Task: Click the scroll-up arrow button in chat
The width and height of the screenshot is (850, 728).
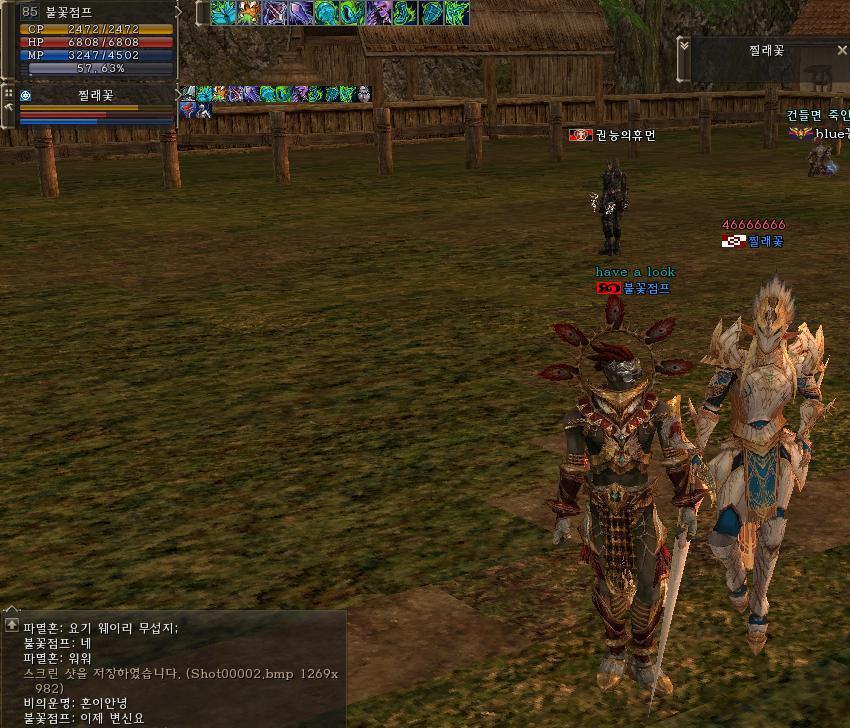Action: pyautogui.click(x=11, y=625)
